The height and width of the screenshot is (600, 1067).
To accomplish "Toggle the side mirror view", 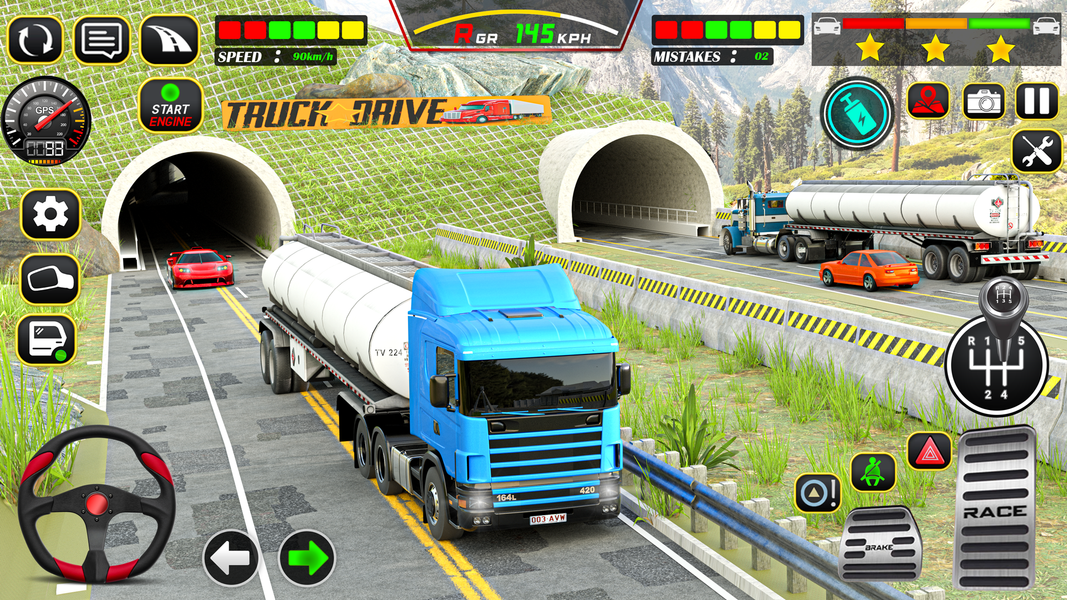I will coord(50,277).
